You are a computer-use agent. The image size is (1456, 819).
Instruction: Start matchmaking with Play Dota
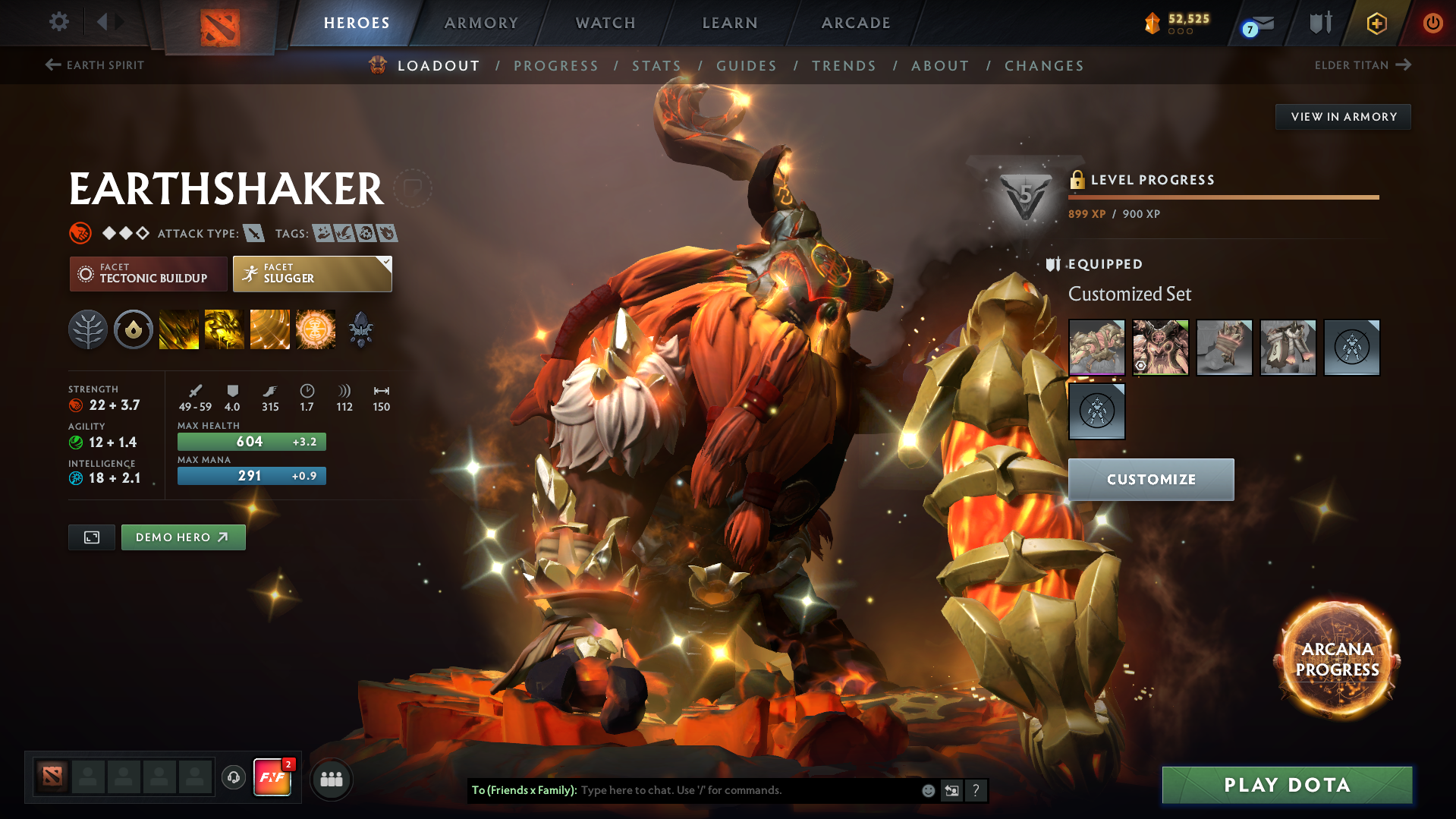pyautogui.click(x=1287, y=785)
